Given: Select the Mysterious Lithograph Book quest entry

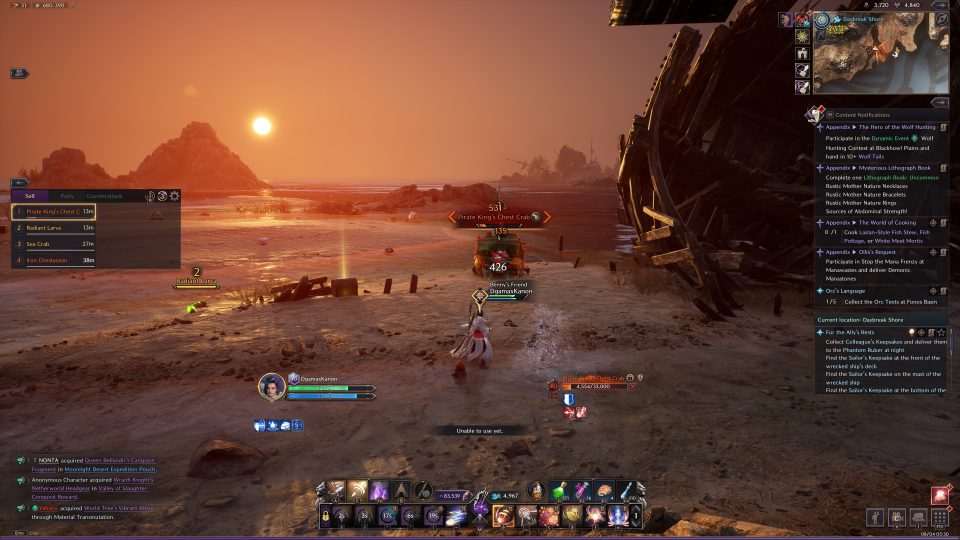Looking at the screenshot, I should pyautogui.click(x=880, y=168).
